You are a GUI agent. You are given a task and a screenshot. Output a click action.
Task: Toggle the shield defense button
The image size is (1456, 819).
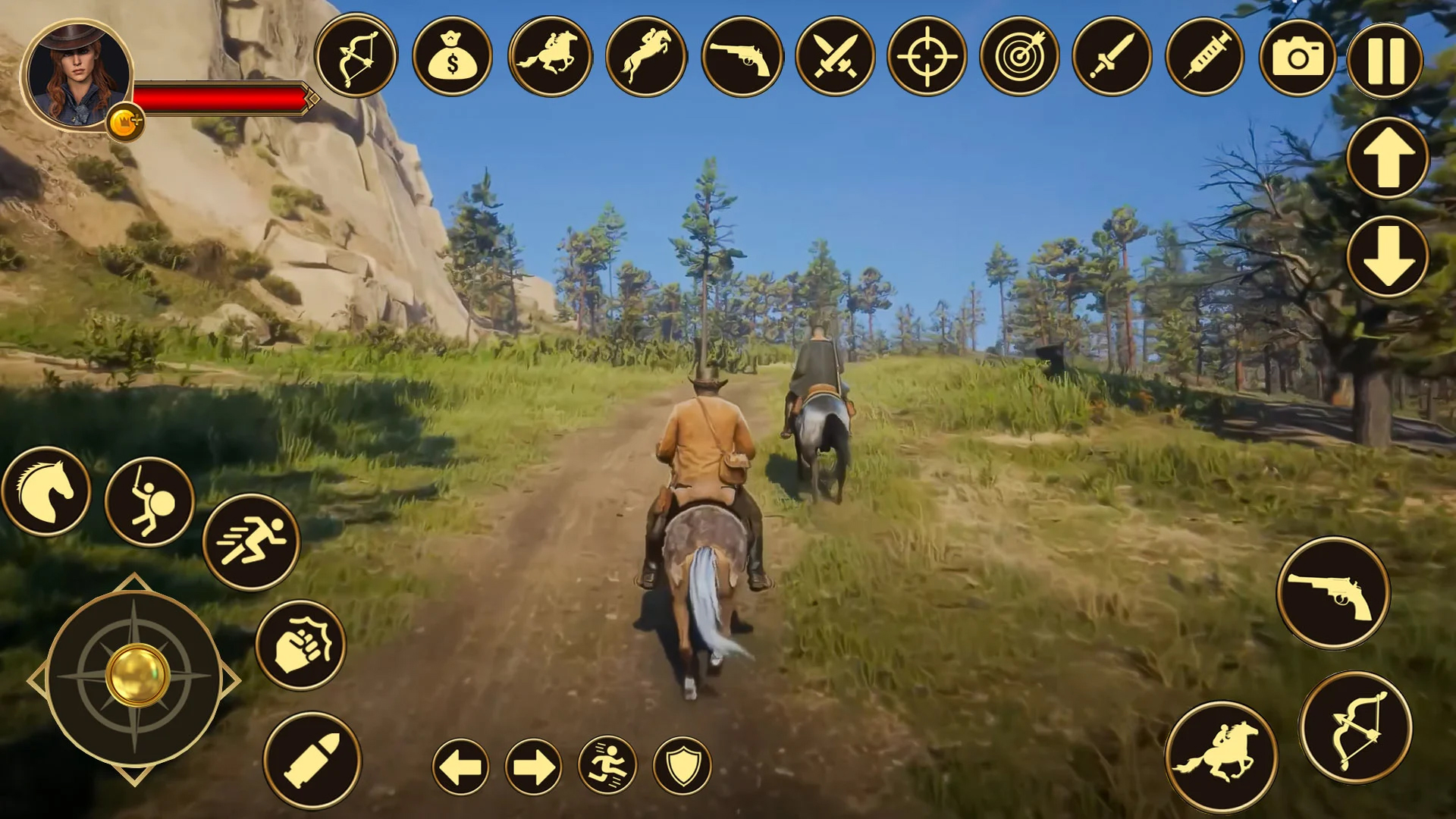tap(682, 768)
